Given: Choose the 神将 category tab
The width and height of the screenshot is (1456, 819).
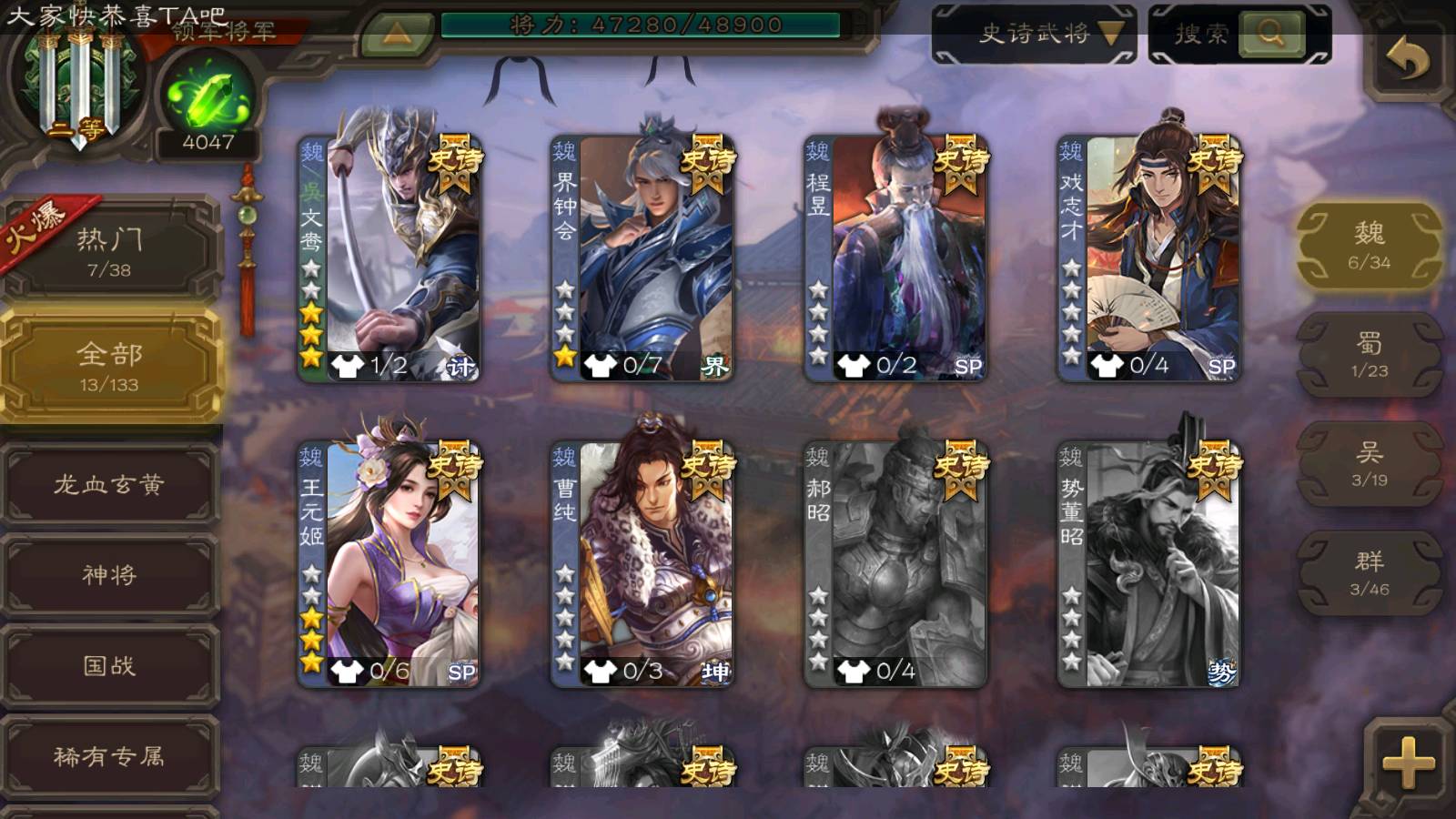Looking at the screenshot, I should [x=109, y=575].
